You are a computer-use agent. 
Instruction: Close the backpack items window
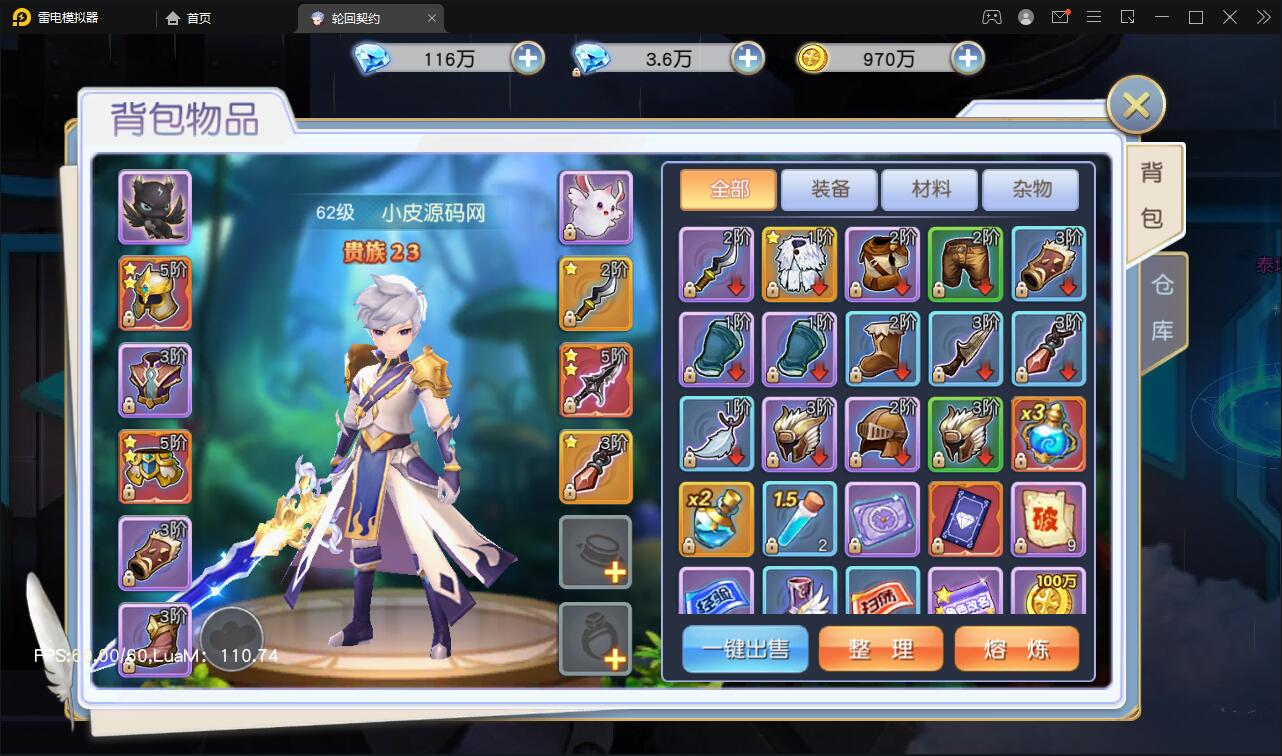point(1136,105)
